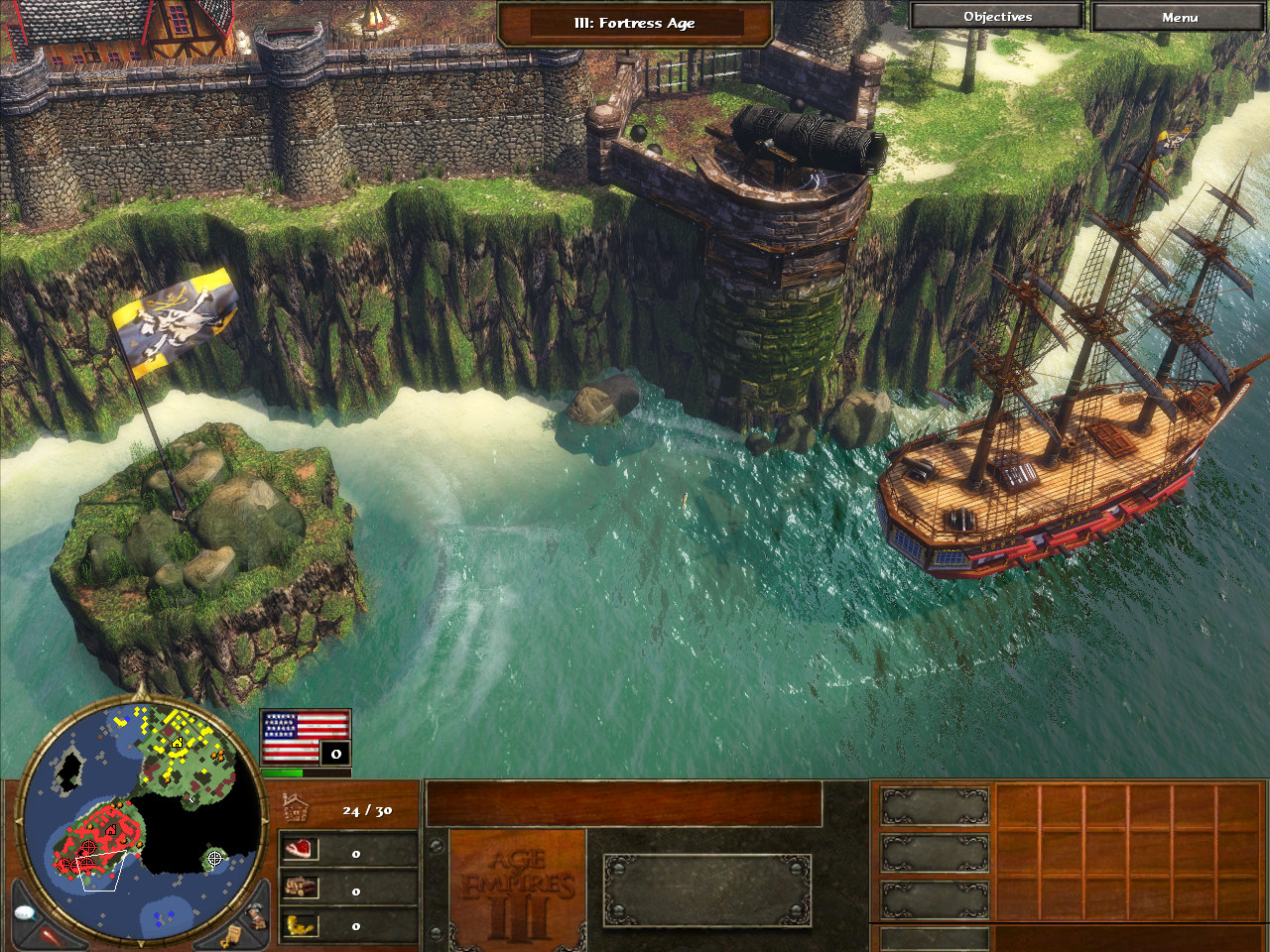The height and width of the screenshot is (952, 1270).
Task: Click the population house icon
Action: [x=296, y=808]
